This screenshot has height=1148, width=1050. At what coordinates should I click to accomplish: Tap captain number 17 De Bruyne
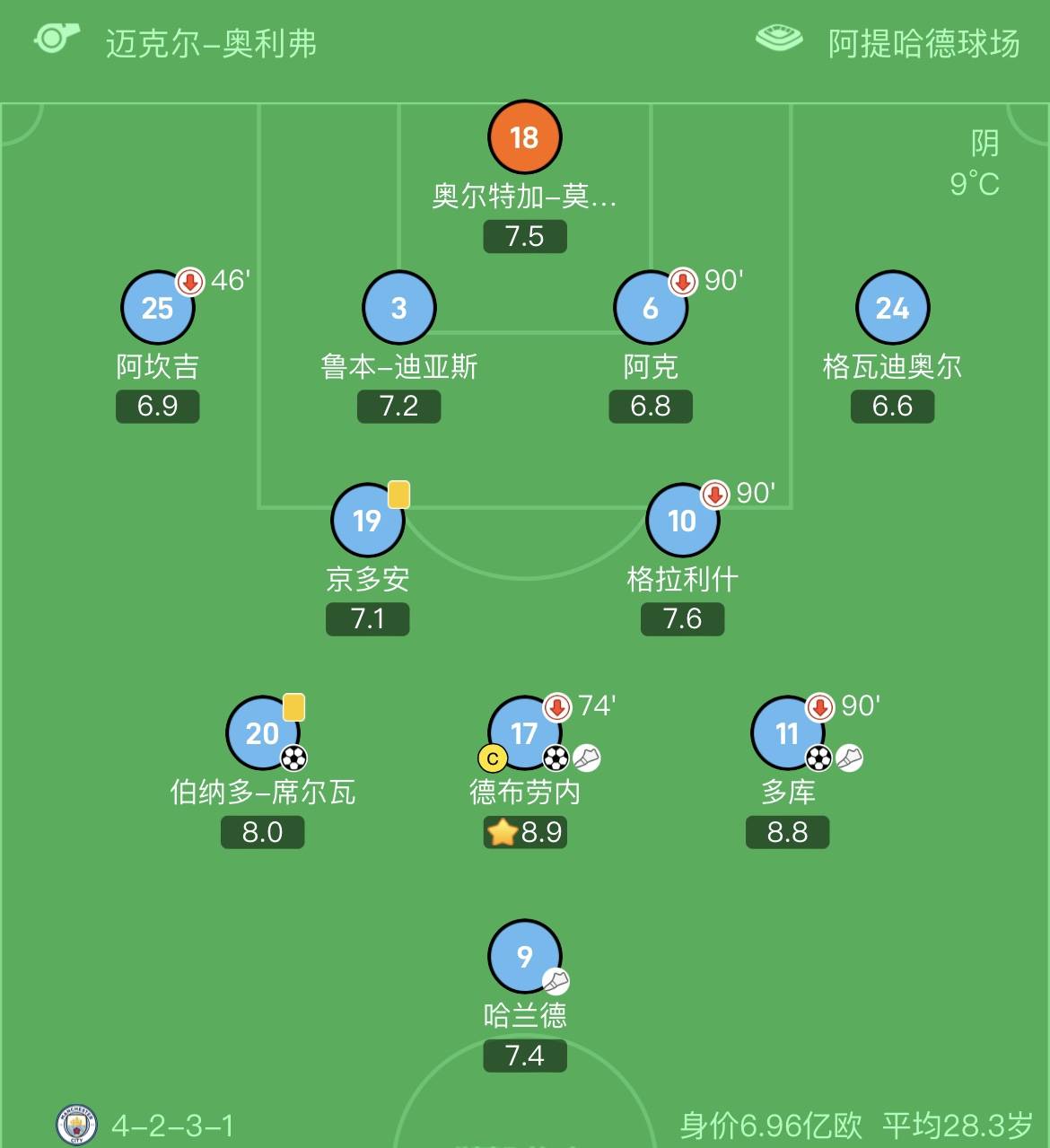coord(524,733)
